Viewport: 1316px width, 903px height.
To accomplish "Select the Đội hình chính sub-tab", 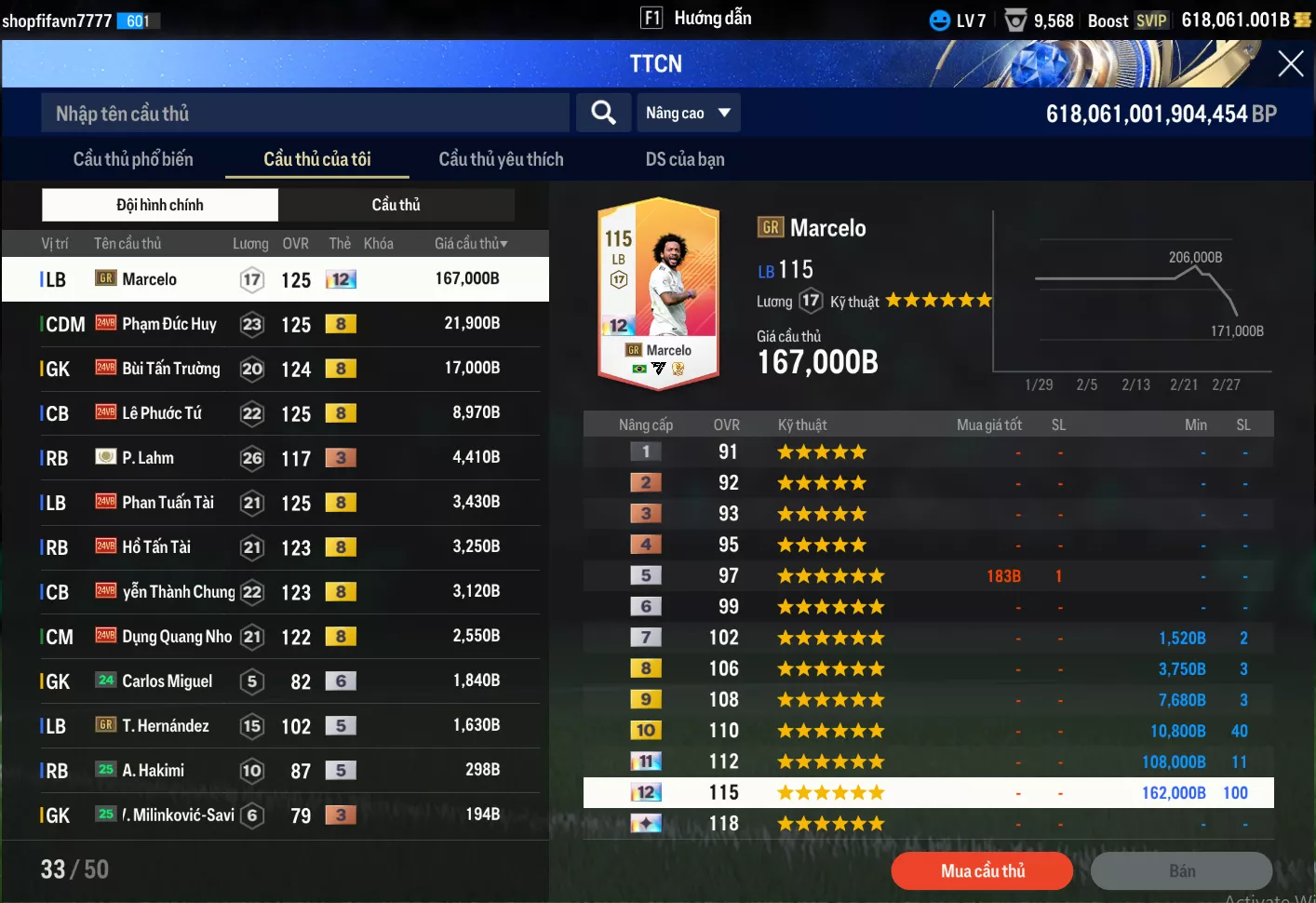I will (x=160, y=205).
